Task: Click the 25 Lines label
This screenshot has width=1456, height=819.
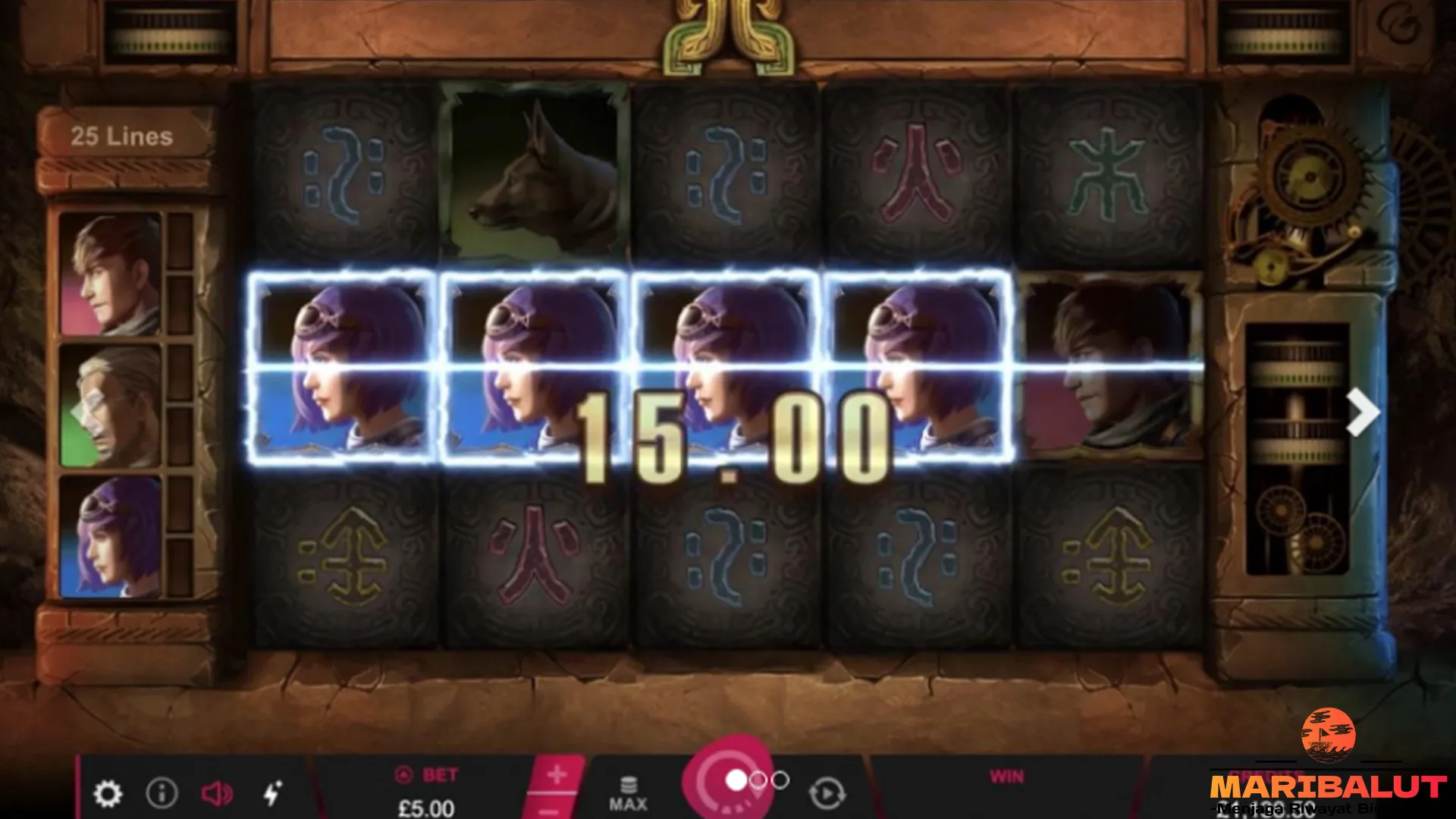Action: click(x=124, y=135)
